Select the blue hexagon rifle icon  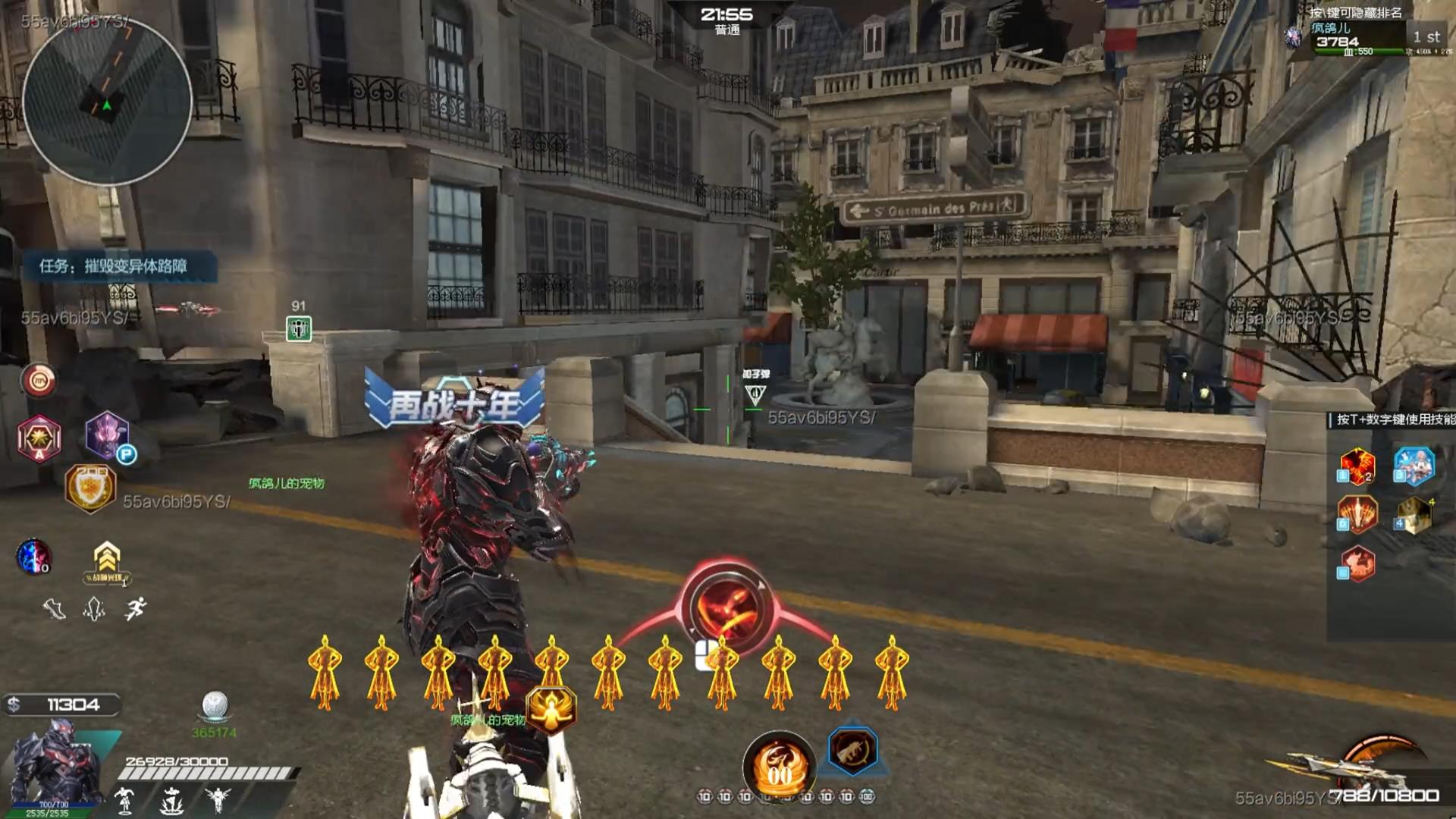[x=852, y=751]
